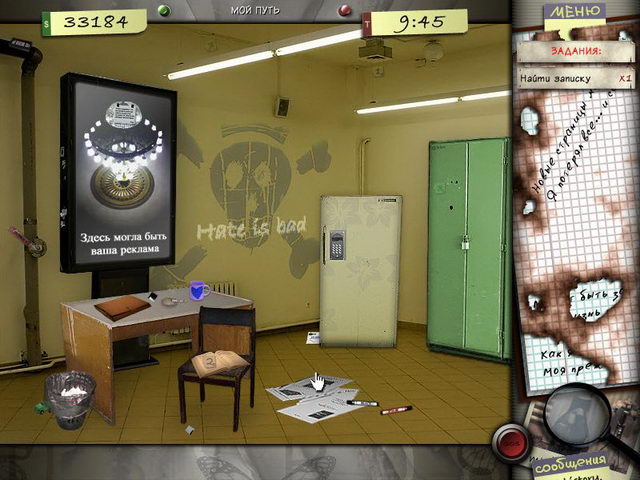Click the red SOS button
Viewport: 640px width, 480px height.
tap(511, 441)
